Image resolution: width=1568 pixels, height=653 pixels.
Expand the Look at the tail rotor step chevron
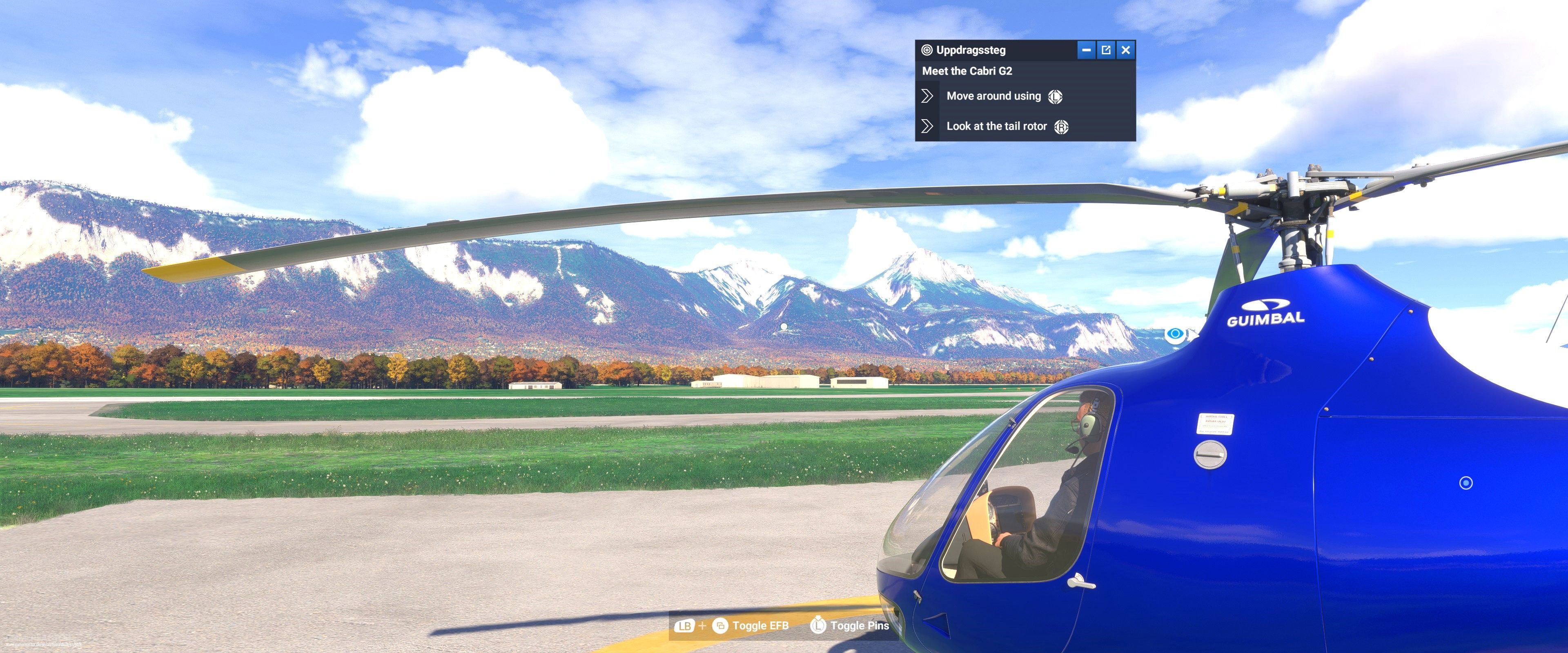click(928, 126)
